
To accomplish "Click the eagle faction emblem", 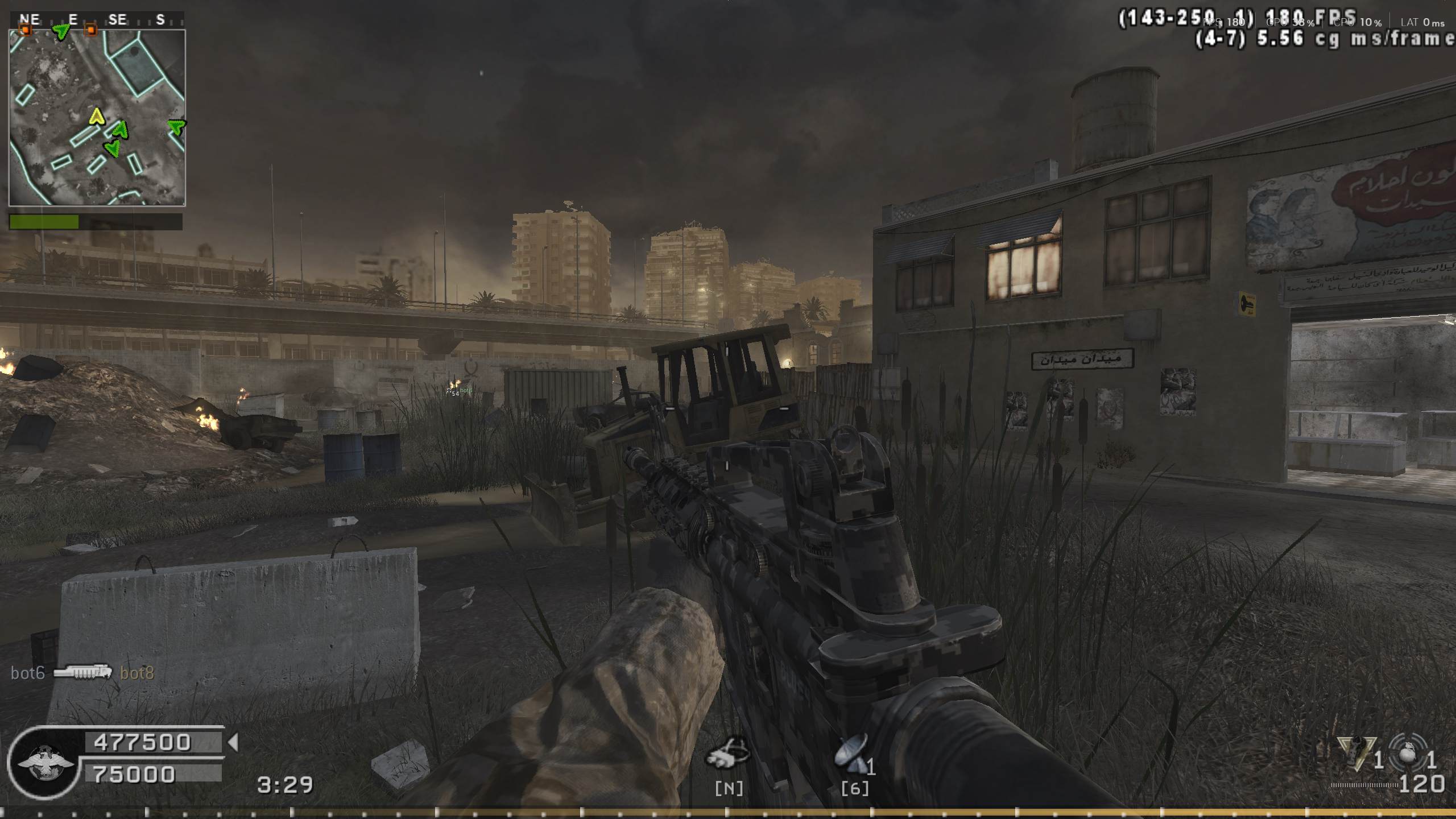I will point(44,762).
